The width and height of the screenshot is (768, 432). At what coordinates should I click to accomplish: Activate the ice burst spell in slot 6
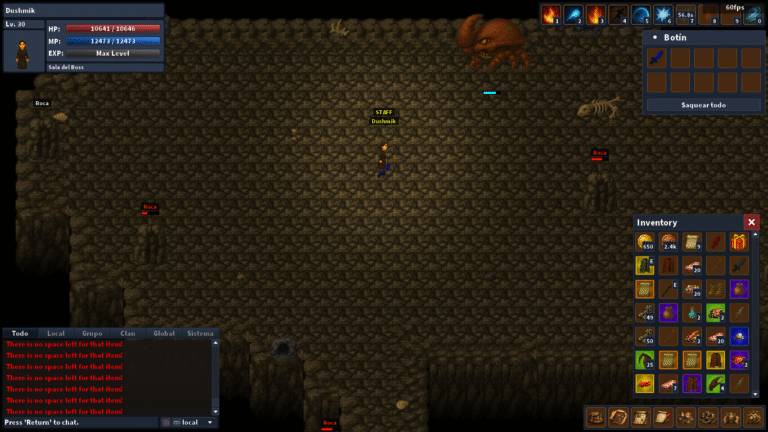coord(663,15)
